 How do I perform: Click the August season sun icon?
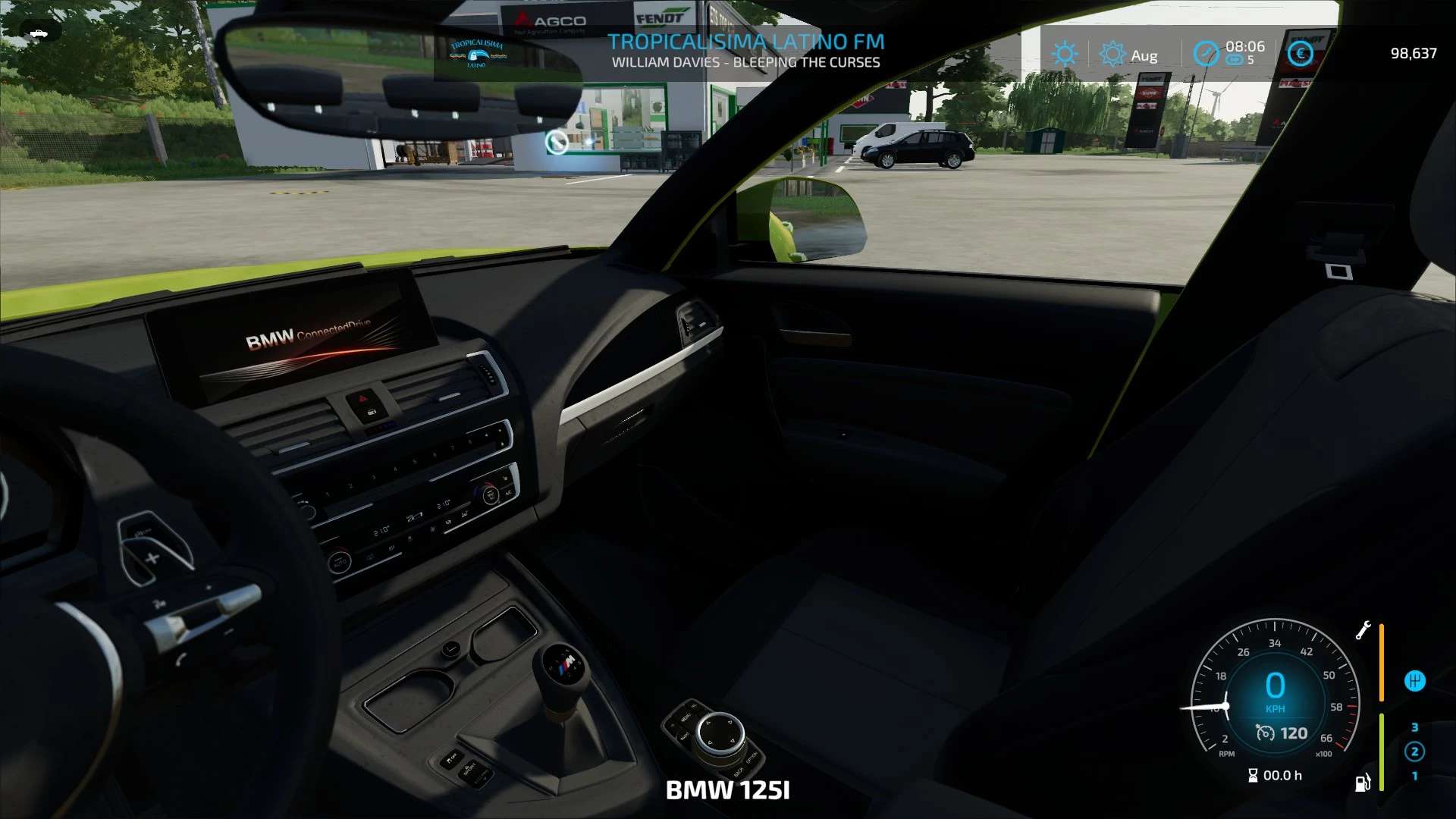[1112, 54]
